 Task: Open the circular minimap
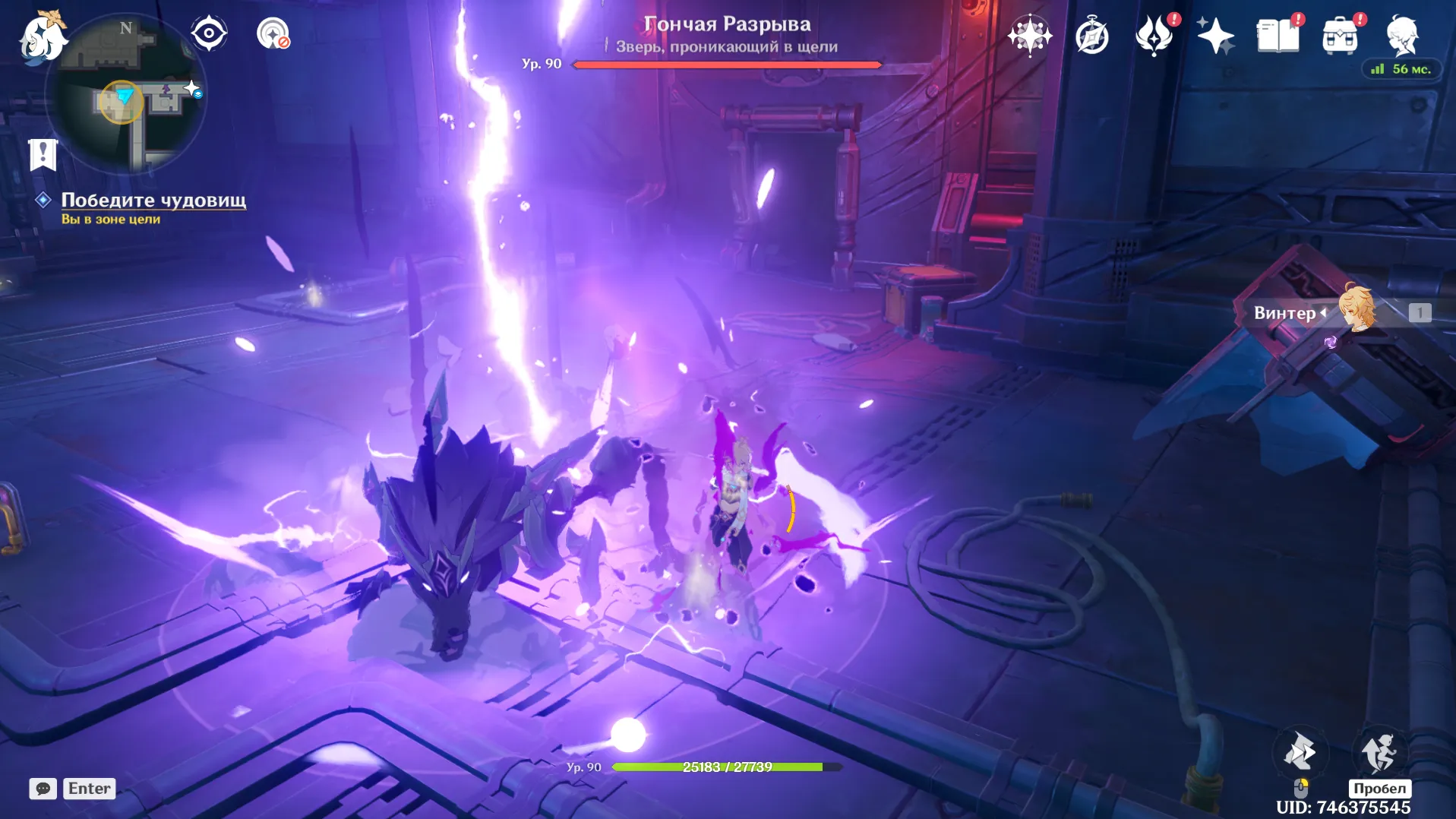pyautogui.click(x=125, y=95)
